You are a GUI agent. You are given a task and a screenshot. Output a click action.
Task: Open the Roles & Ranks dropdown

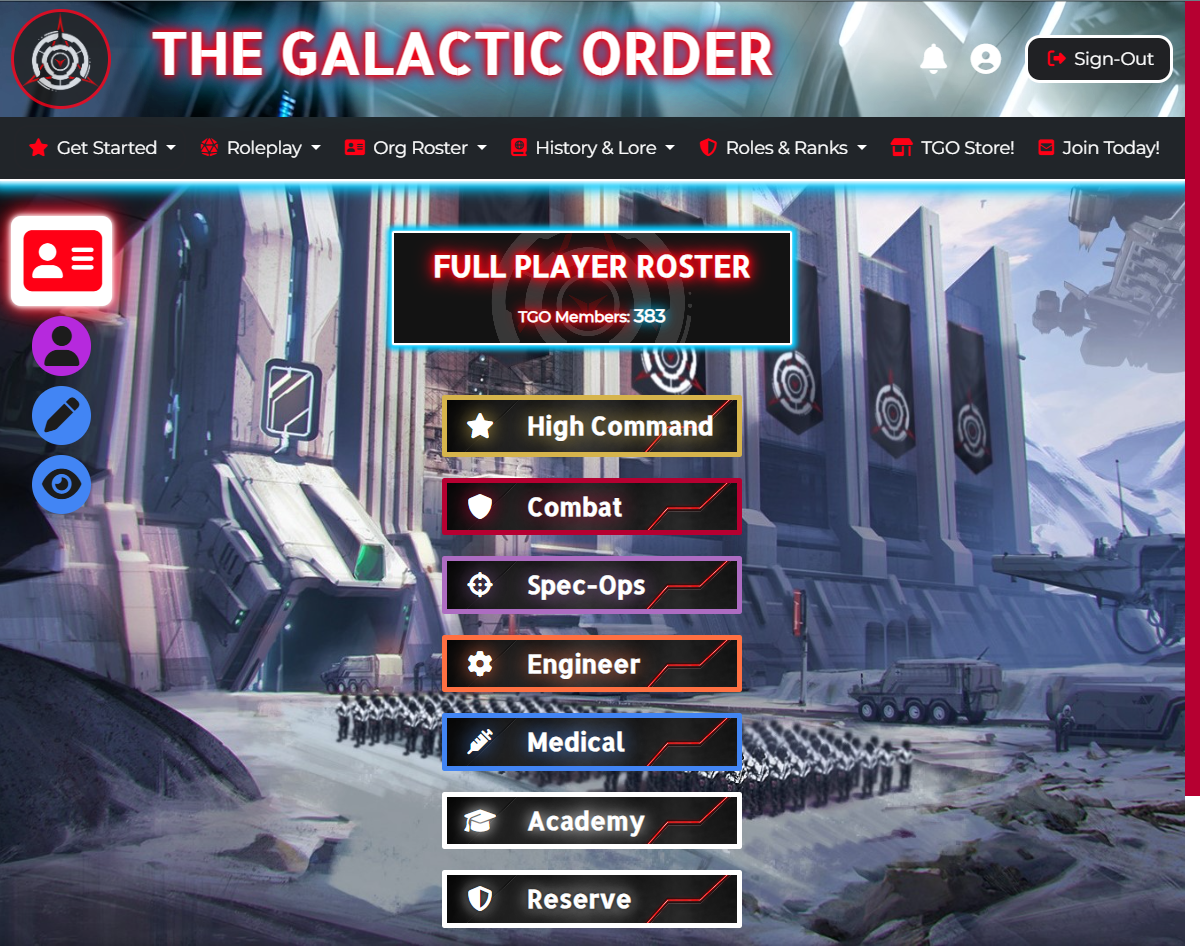783,148
